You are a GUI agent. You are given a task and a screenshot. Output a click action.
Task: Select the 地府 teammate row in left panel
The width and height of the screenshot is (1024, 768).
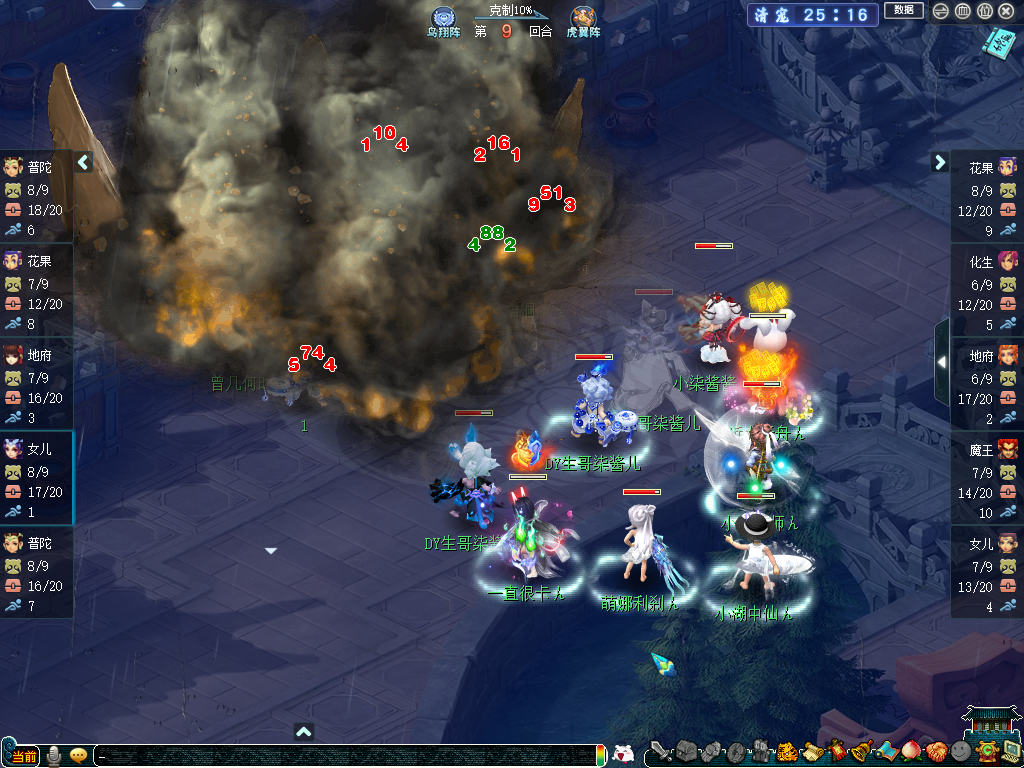pyautogui.click(x=36, y=385)
